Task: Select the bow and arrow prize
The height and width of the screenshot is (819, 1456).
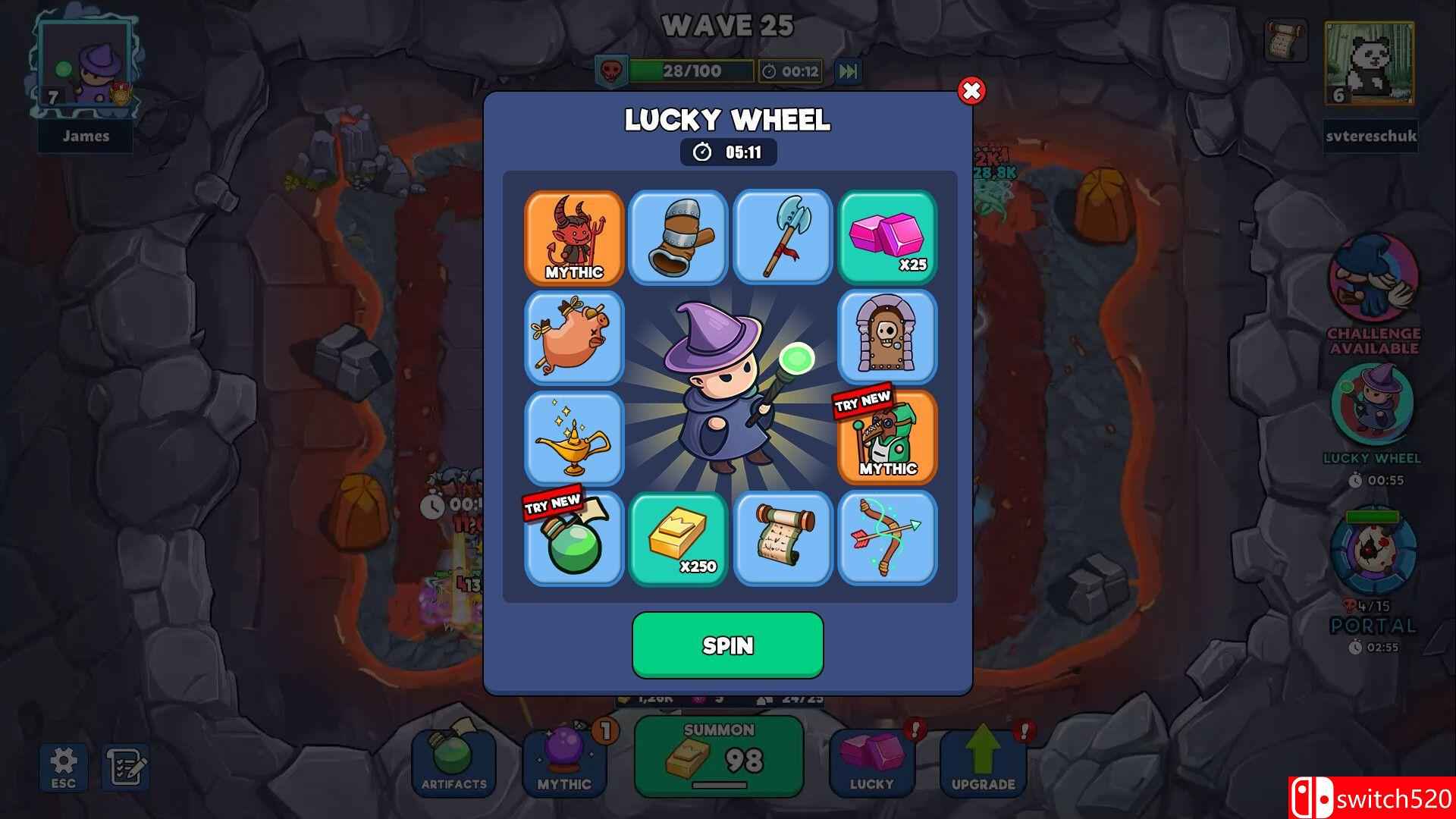Action: pyautogui.click(x=887, y=538)
